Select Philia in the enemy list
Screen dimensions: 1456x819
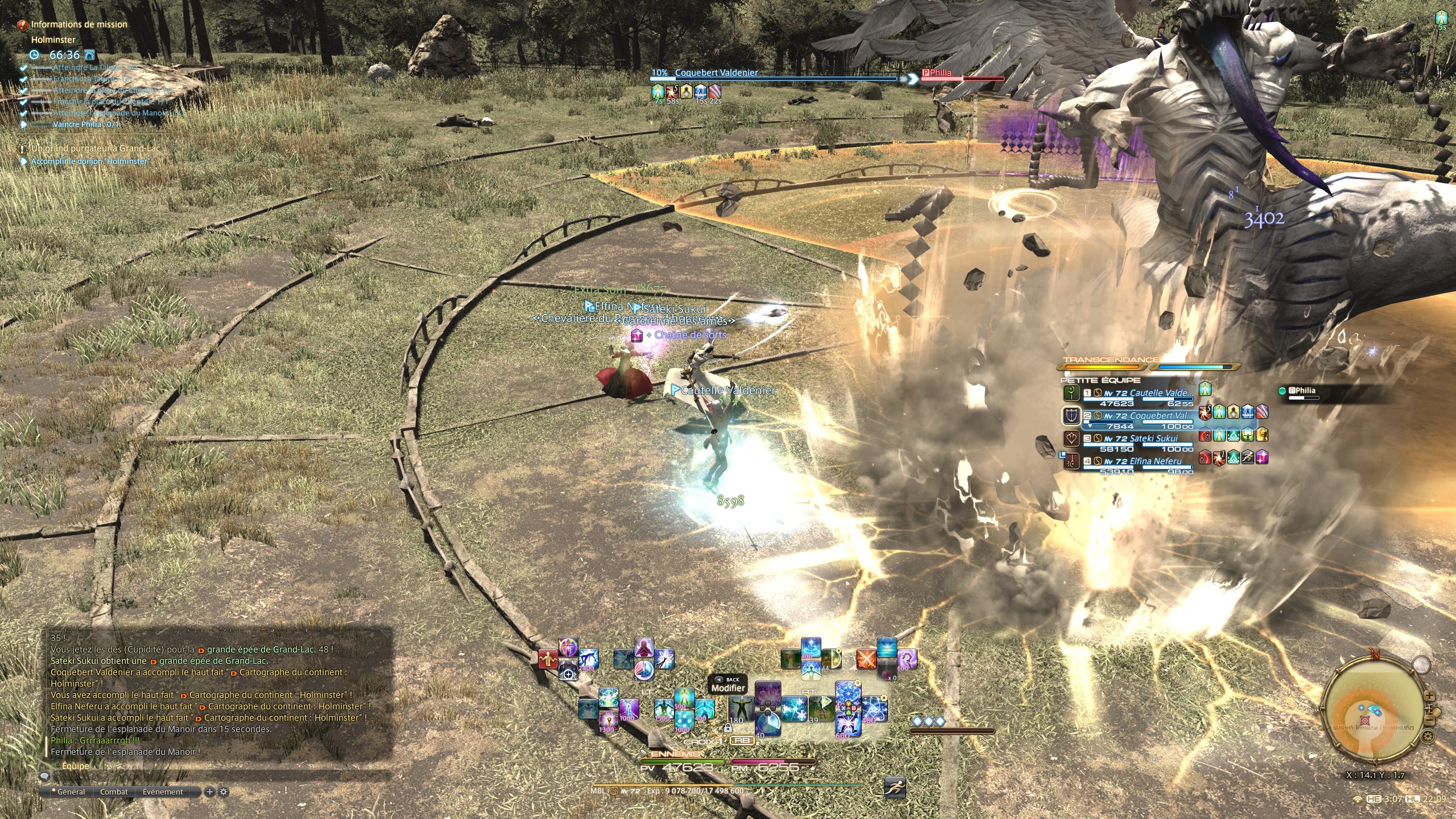[x=1302, y=391]
